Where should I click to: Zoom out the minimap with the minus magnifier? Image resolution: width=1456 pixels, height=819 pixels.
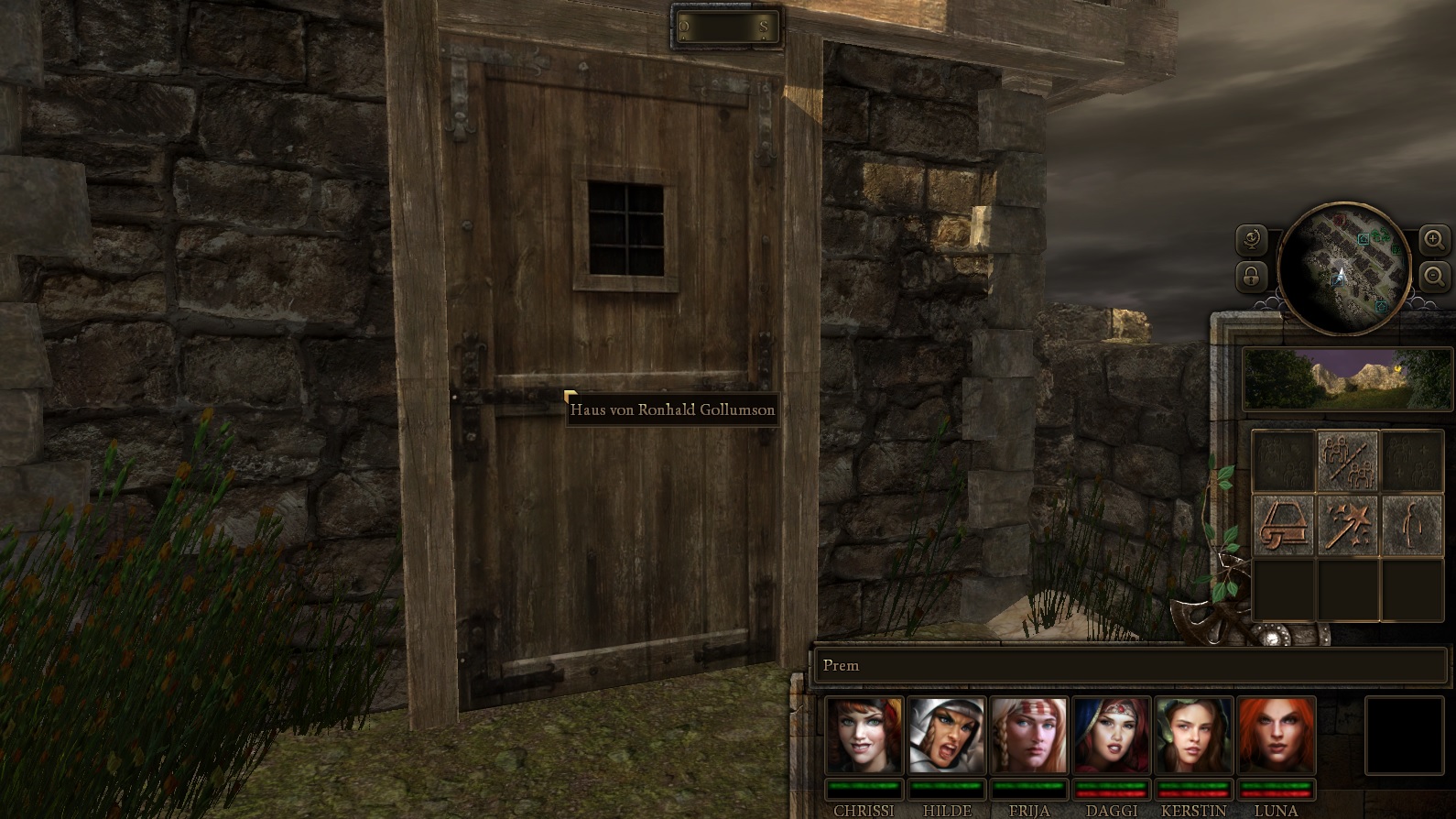point(1433,275)
